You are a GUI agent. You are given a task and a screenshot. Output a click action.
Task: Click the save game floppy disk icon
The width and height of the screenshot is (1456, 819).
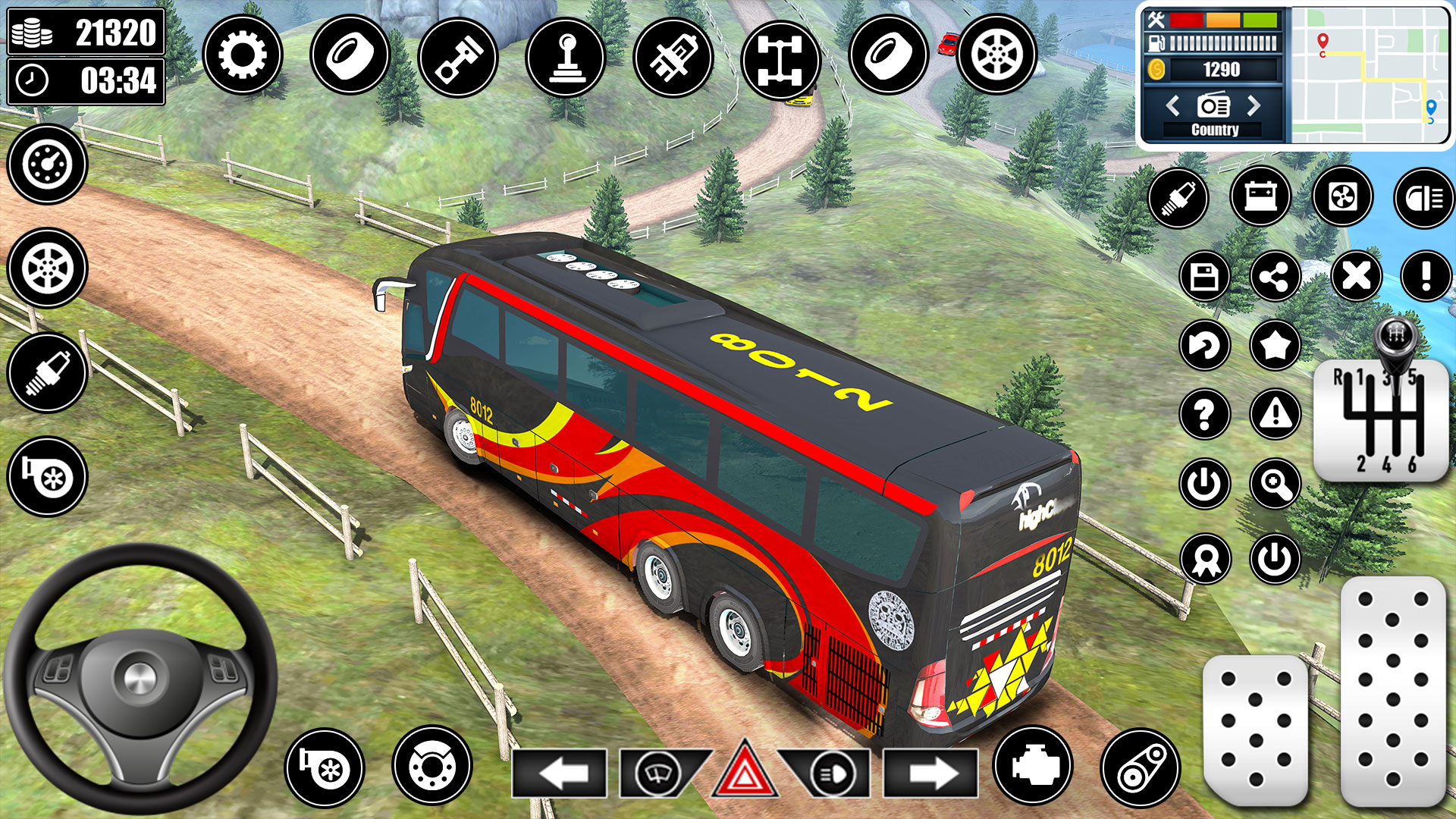point(1206,275)
